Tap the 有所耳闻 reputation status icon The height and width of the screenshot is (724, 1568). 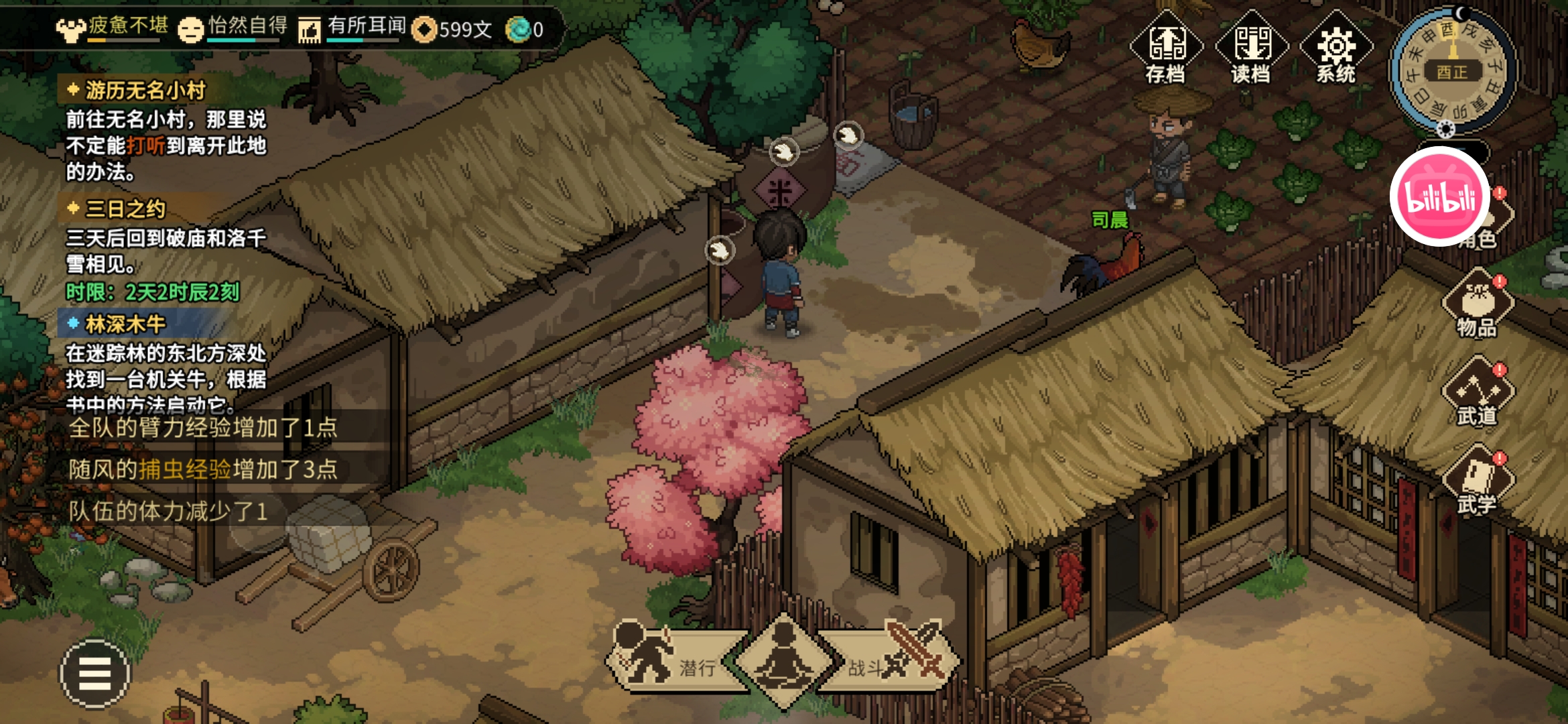coord(310,29)
